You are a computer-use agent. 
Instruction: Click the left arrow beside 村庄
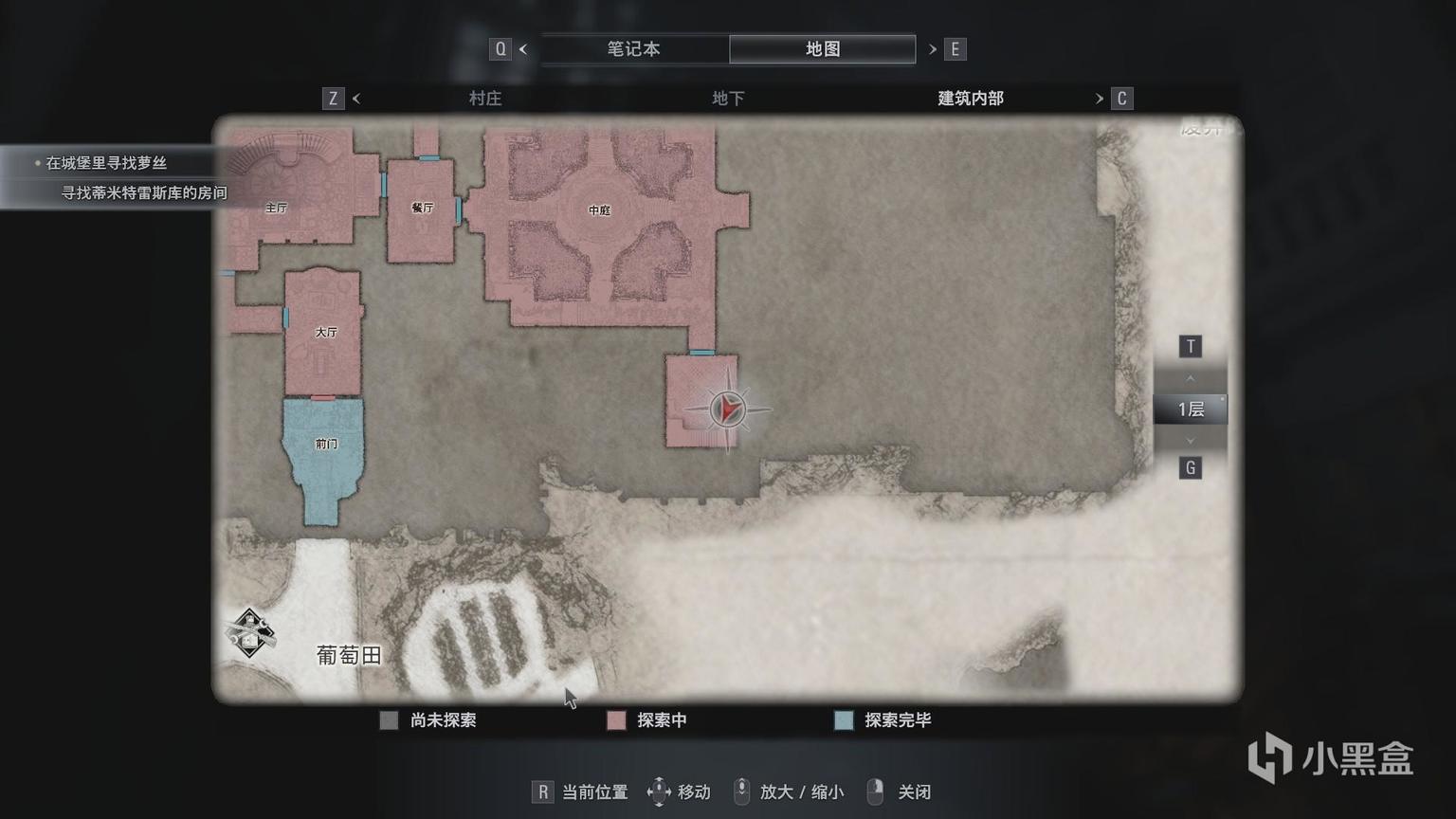pyautogui.click(x=356, y=99)
